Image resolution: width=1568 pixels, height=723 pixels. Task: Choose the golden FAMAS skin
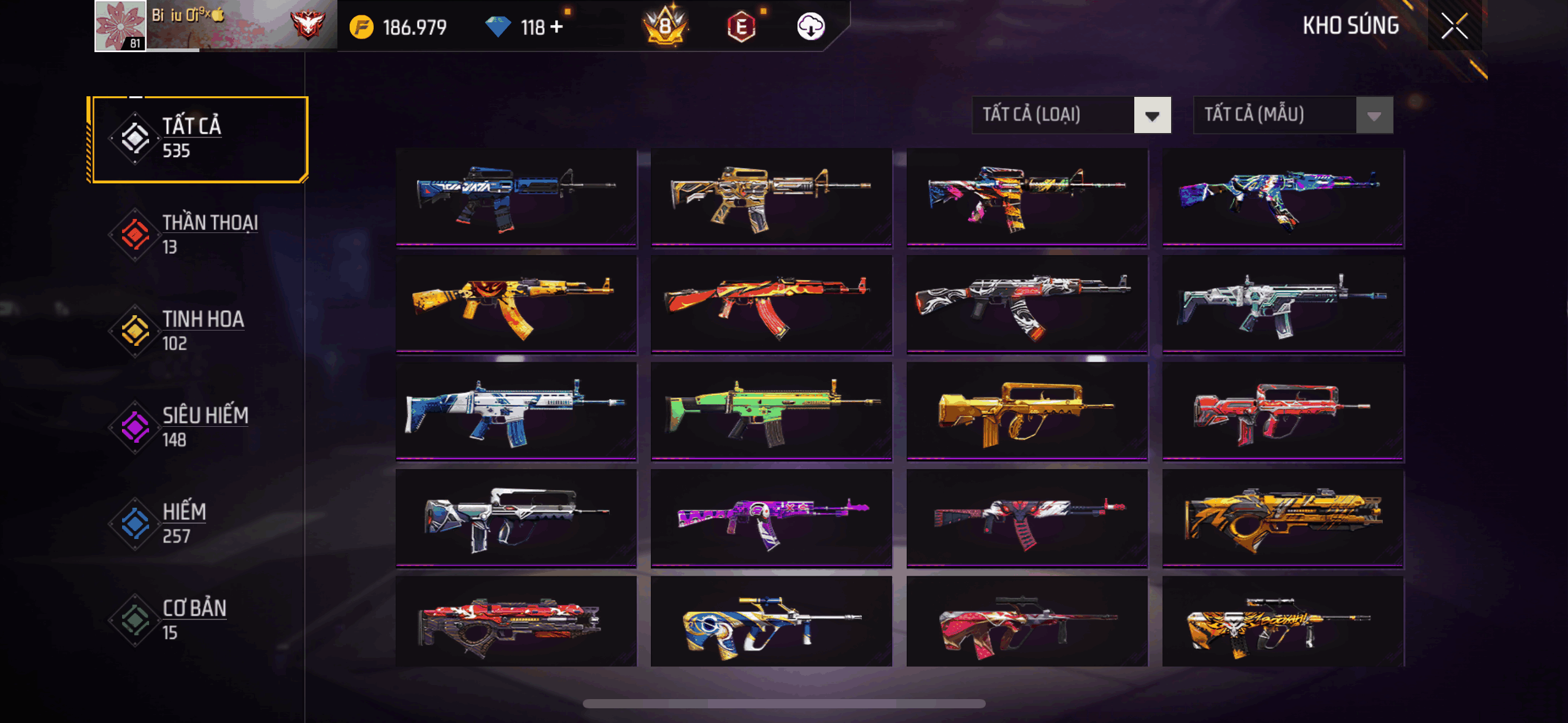coord(1026,410)
